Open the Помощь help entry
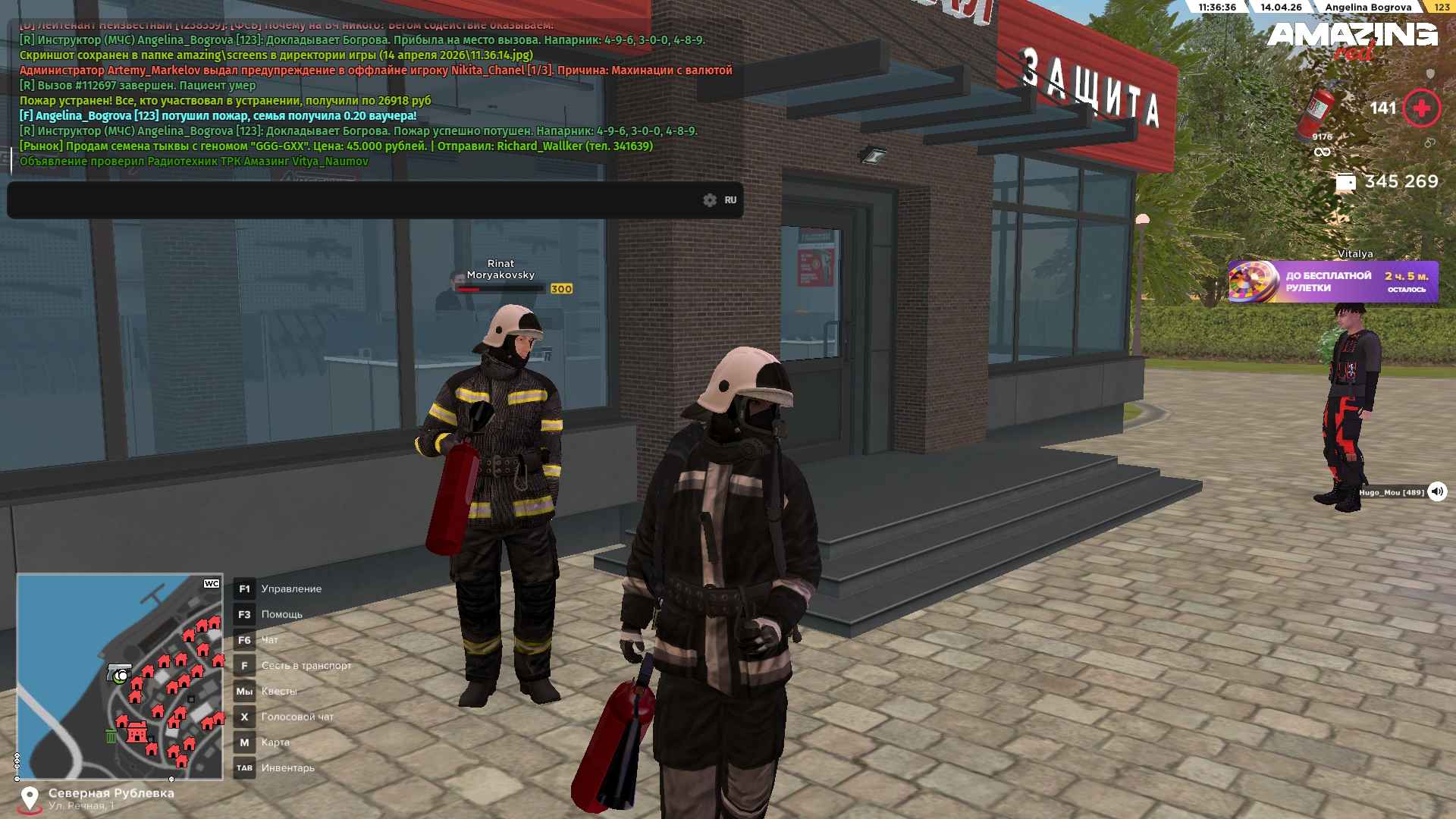Screen dimensions: 1456x819 point(281,615)
